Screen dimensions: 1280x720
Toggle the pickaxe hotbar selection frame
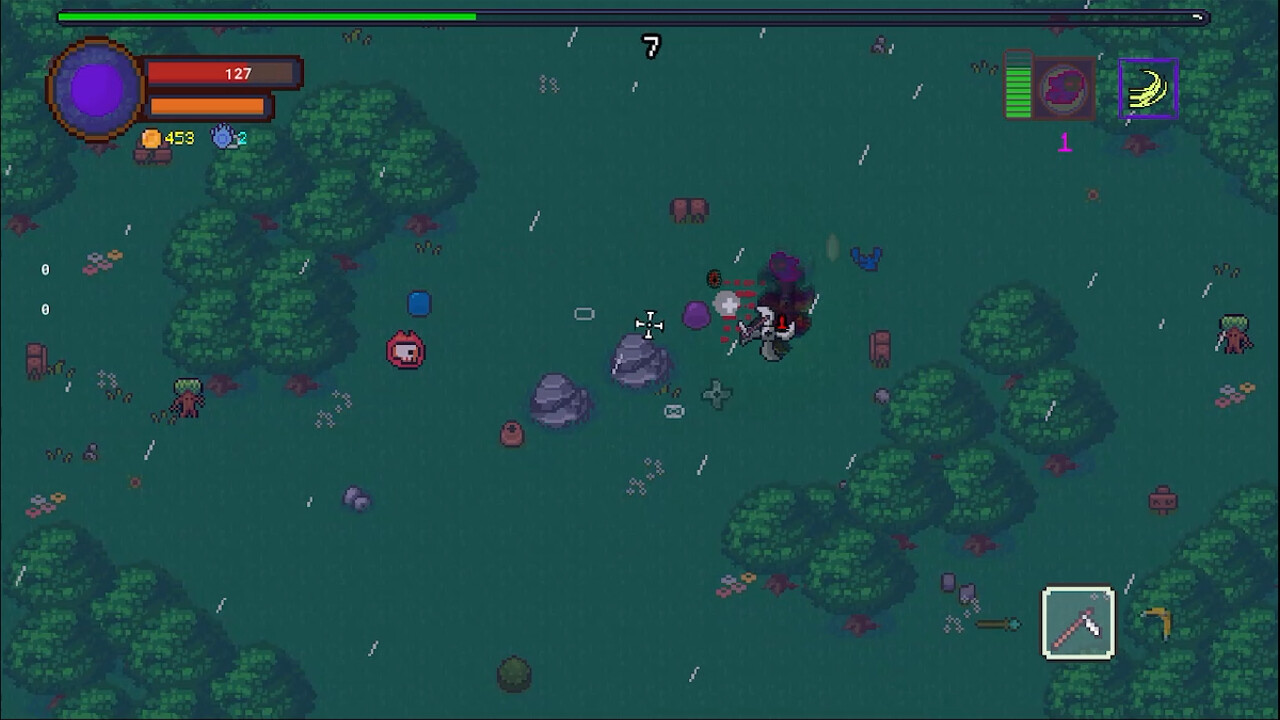1078,622
